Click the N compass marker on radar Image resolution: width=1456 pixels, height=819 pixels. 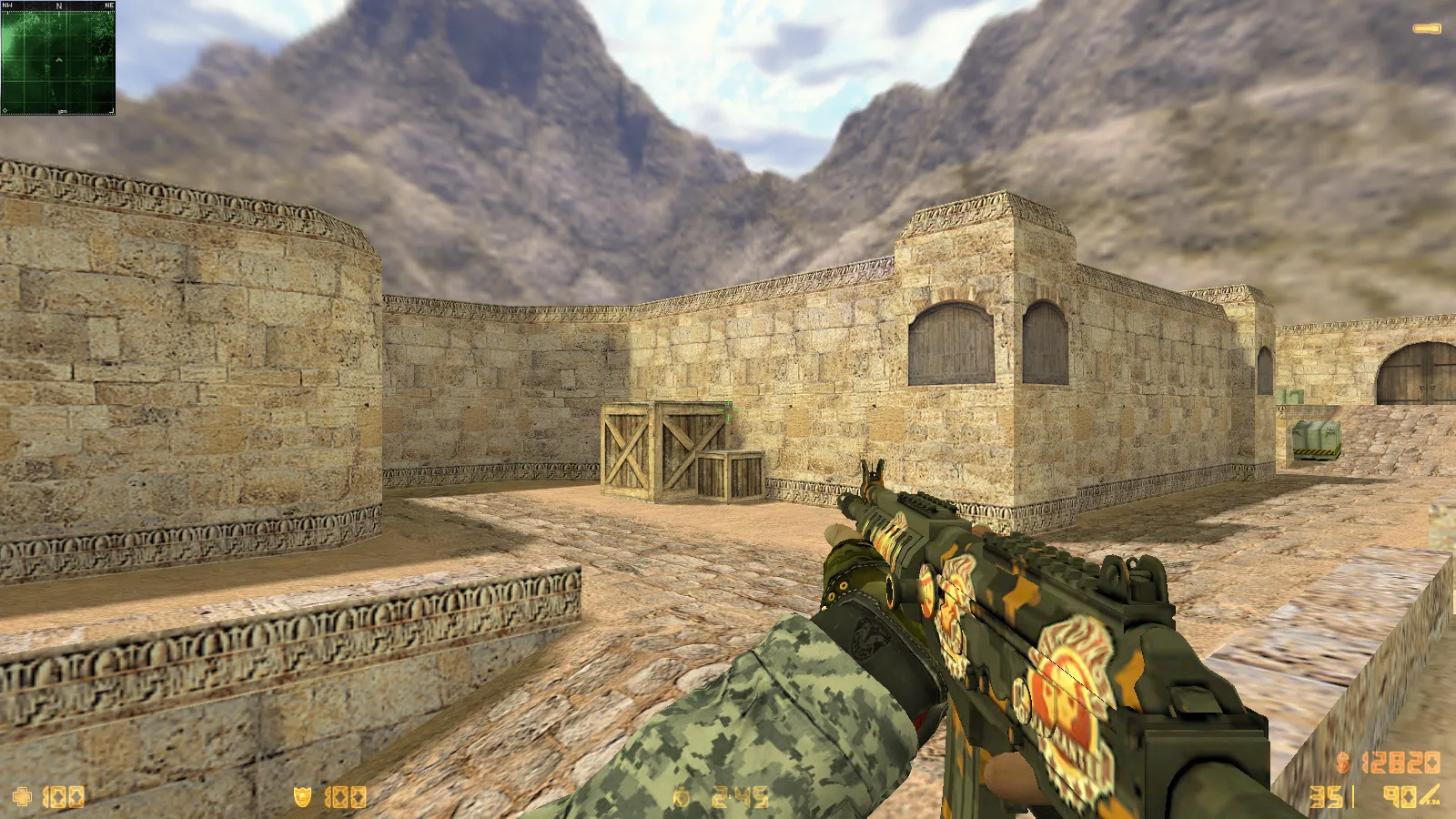tap(57, 7)
